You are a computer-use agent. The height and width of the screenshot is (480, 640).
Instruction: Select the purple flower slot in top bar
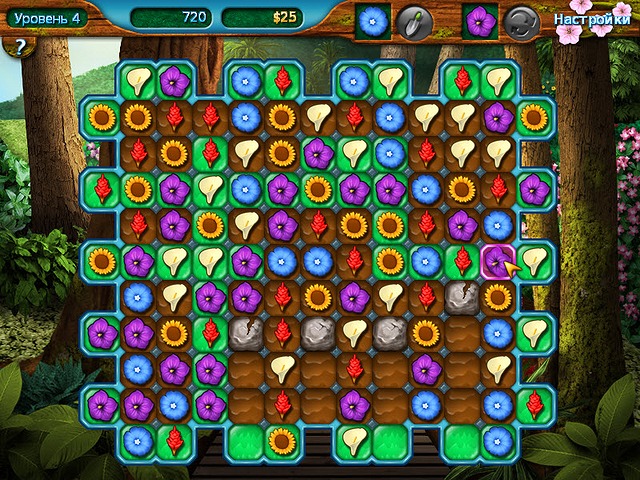click(x=481, y=21)
